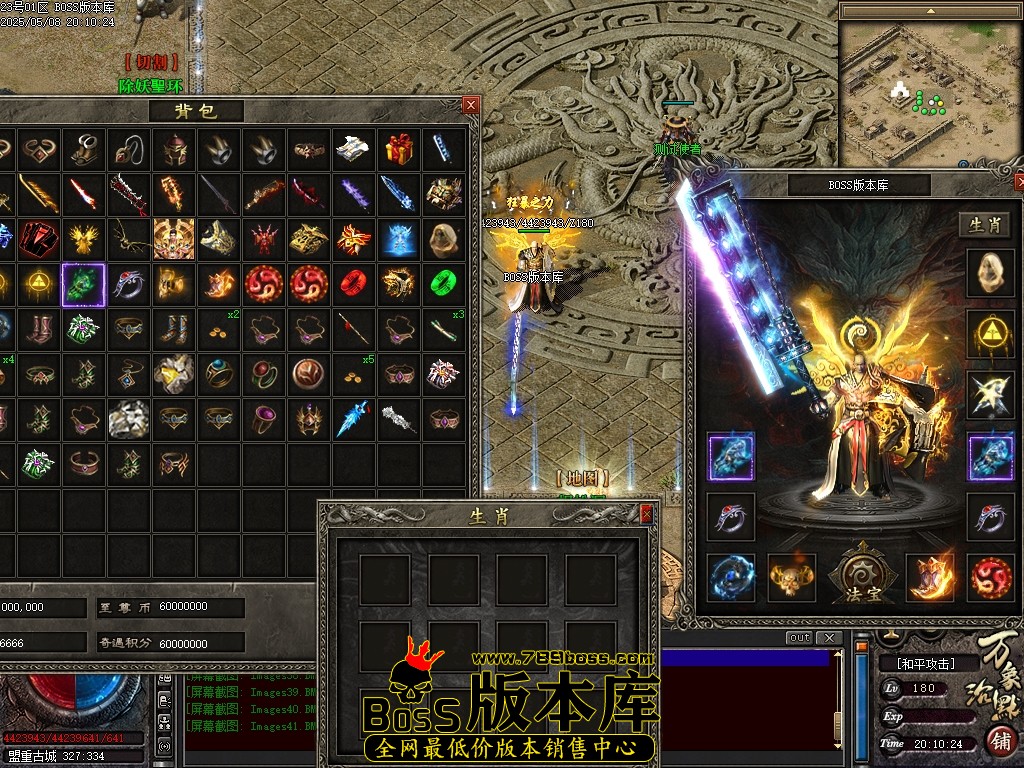Image resolution: width=1024 pixels, height=768 pixels.
Task: Click the golden triangle amulet equipment slot
Action: pyautogui.click(x=991, y=334)
